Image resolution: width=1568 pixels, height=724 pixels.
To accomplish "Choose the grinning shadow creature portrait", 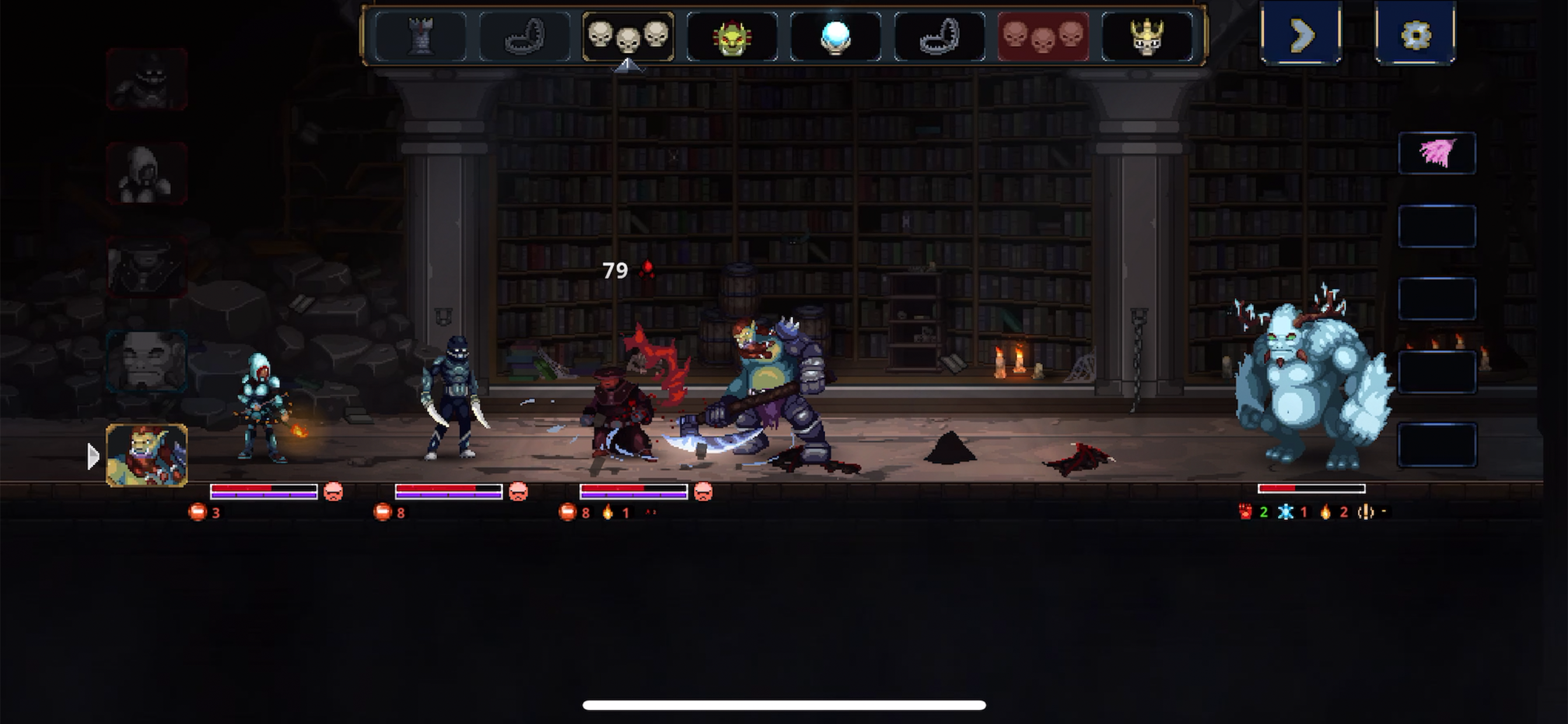I will [146, 79].
